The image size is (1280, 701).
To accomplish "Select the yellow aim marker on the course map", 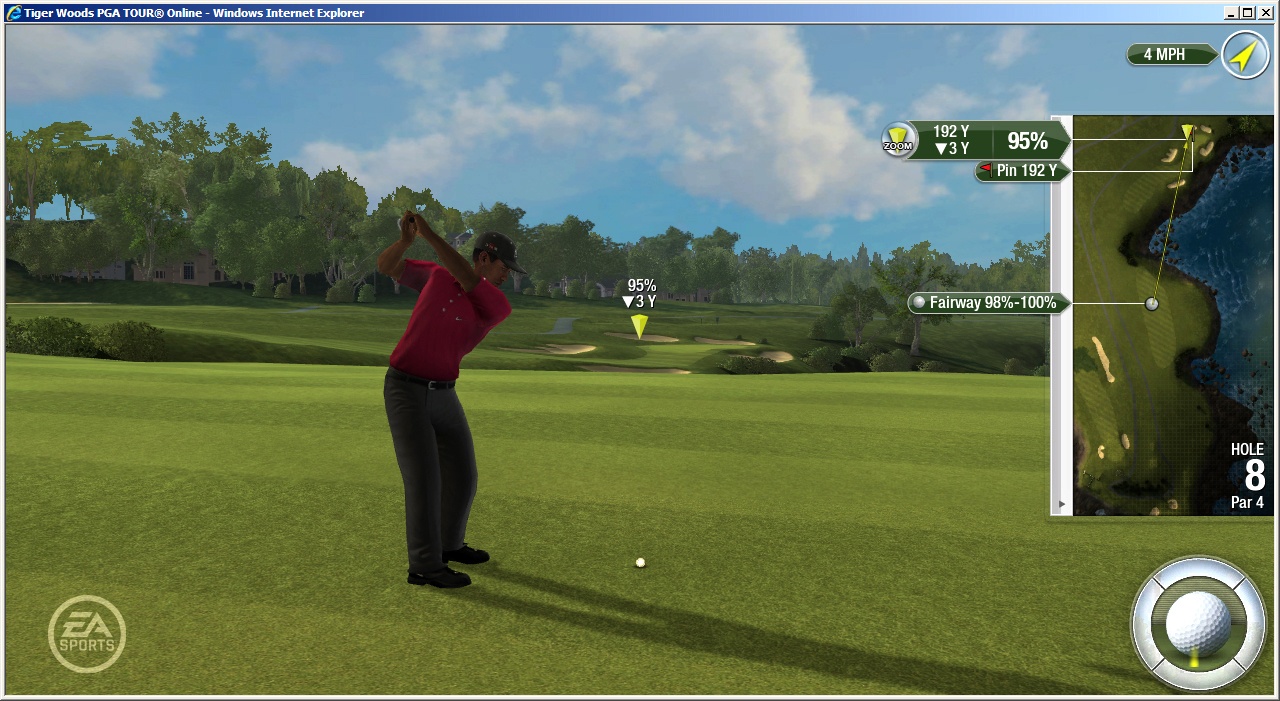I will pos(1187,131).
